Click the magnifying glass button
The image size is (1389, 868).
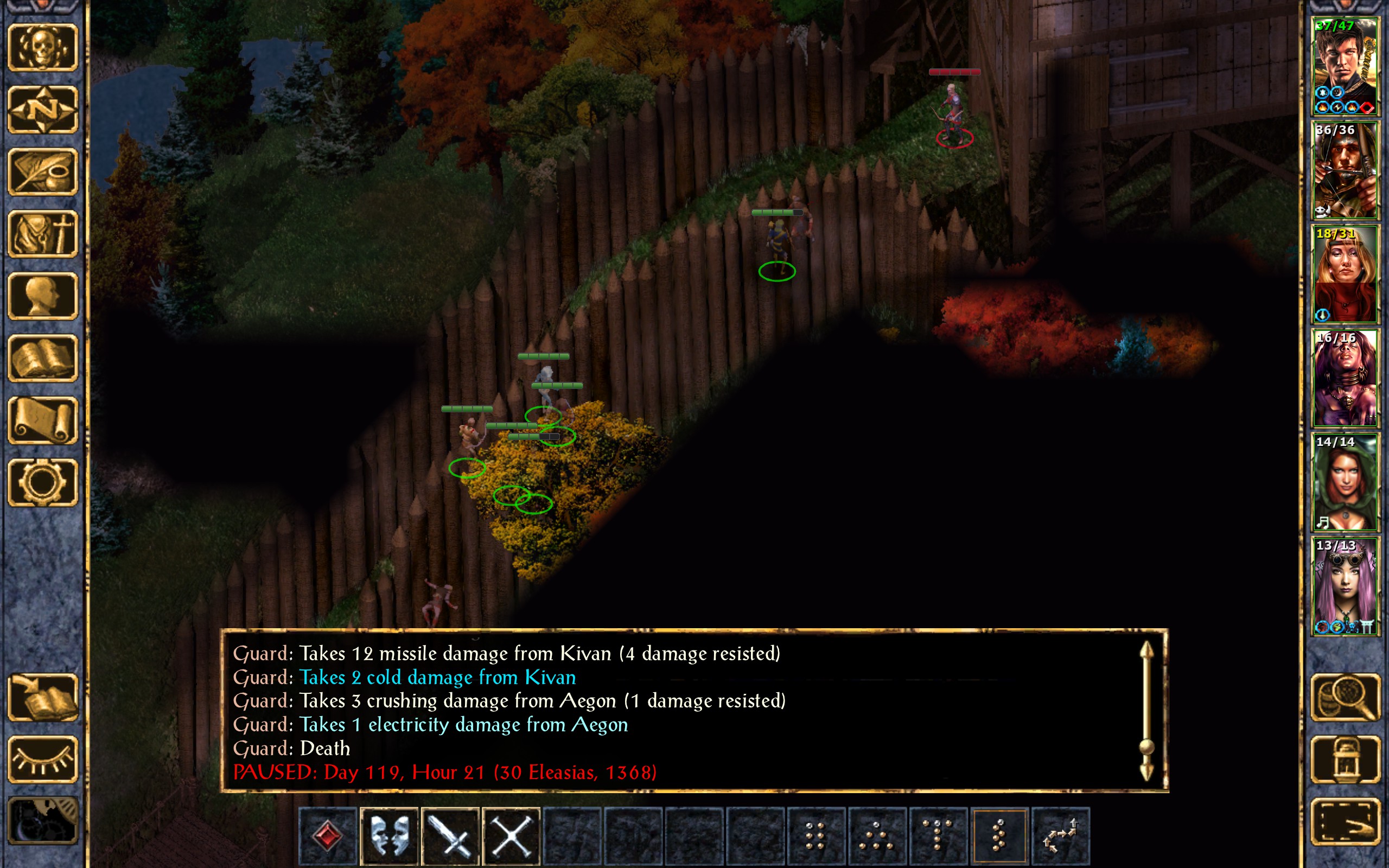click(1346, 698)
